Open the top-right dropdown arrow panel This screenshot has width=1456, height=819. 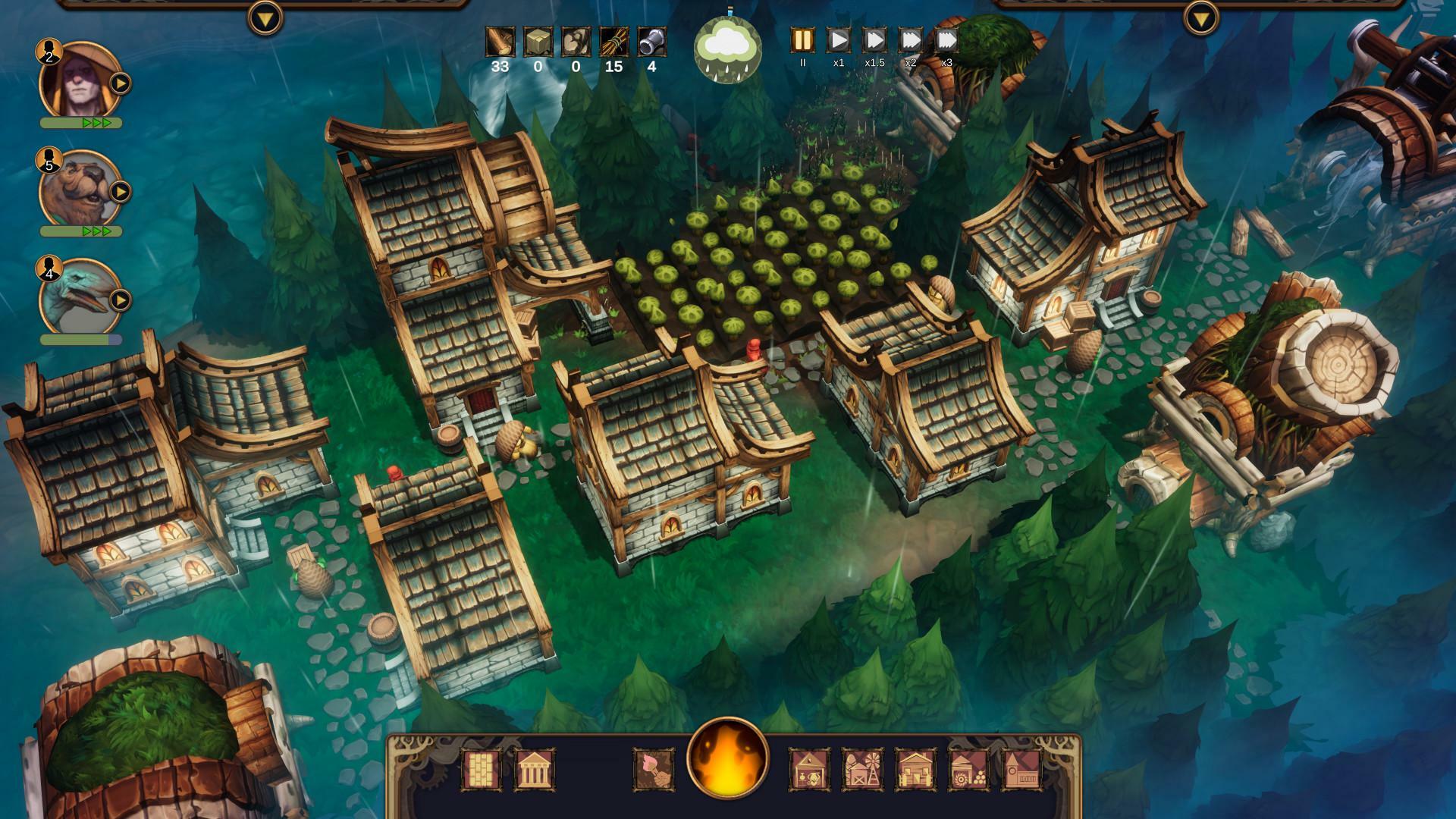(x=1201, y=17)
